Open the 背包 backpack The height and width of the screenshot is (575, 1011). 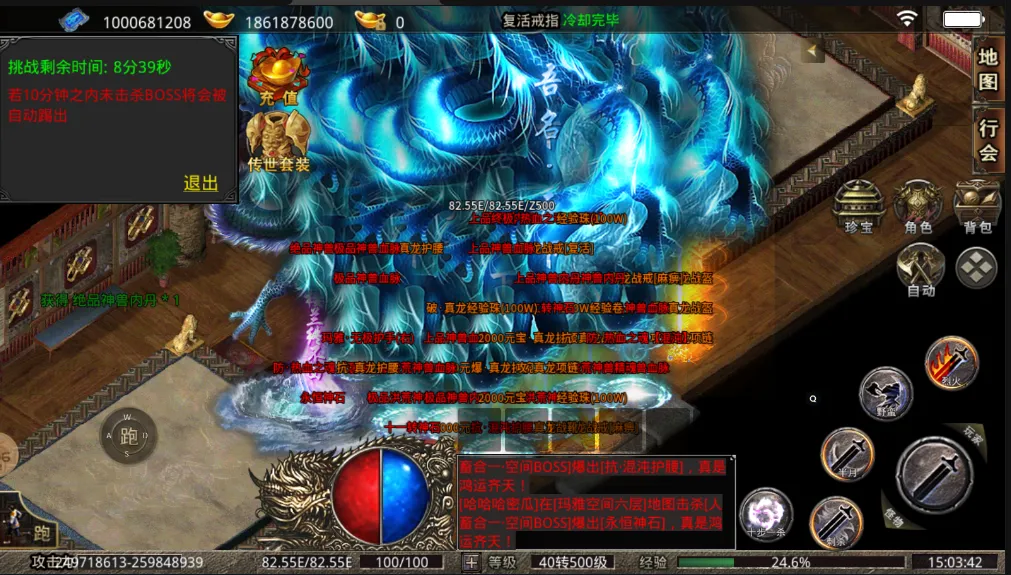point(977,207)
